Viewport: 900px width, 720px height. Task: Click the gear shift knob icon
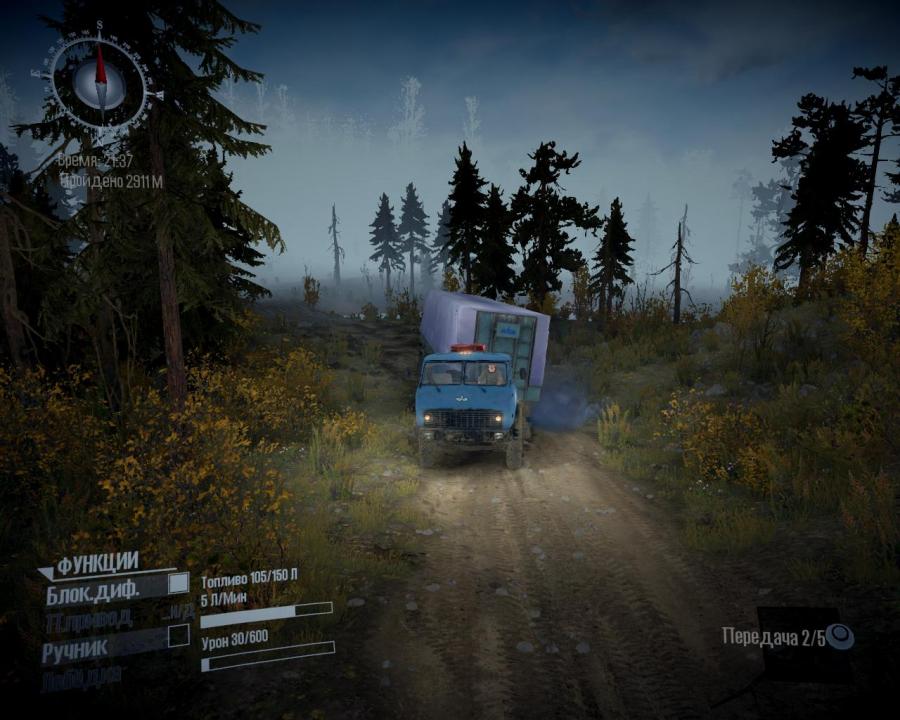click(840, 637)
